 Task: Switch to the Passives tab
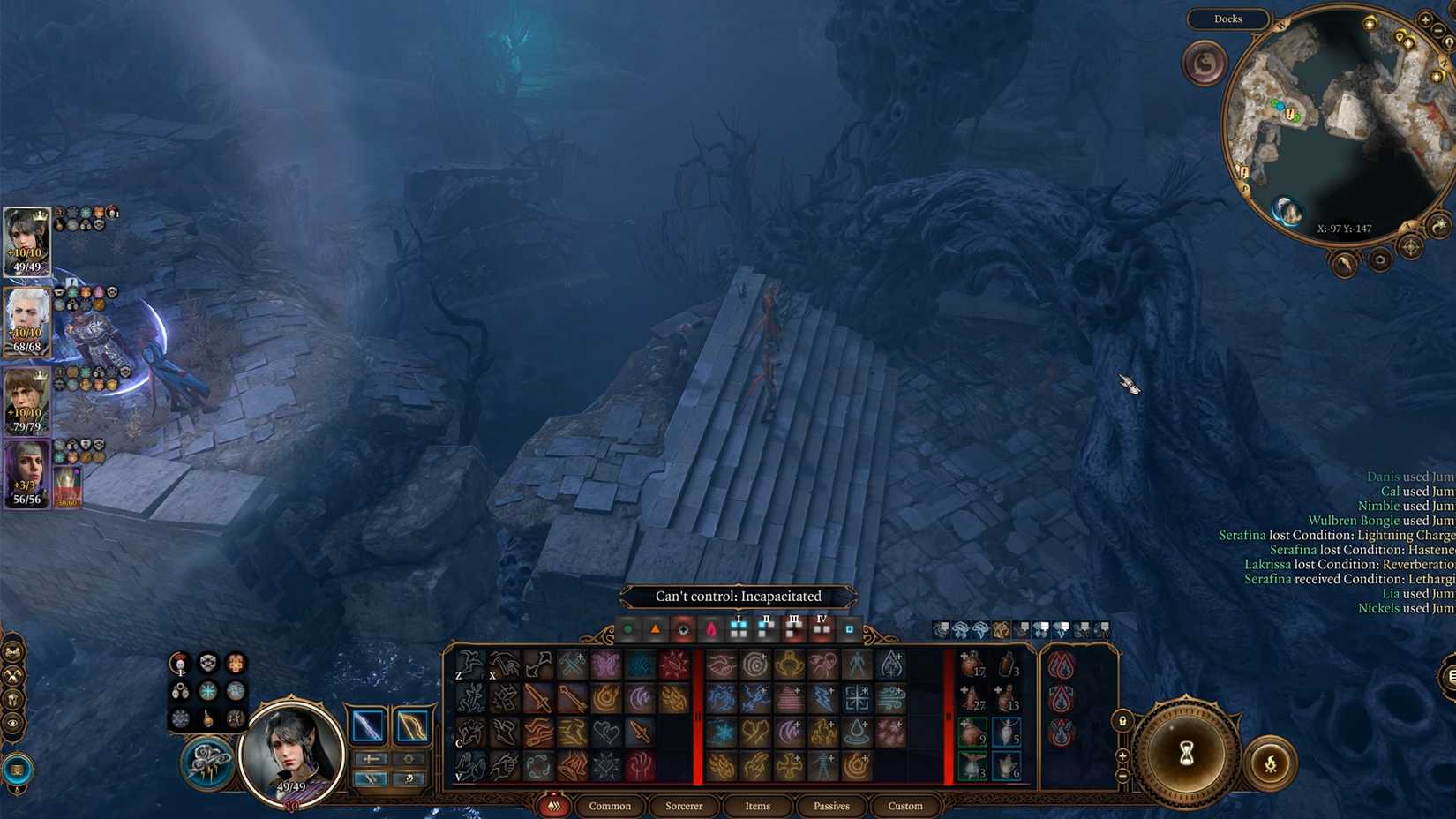(829, 806)
